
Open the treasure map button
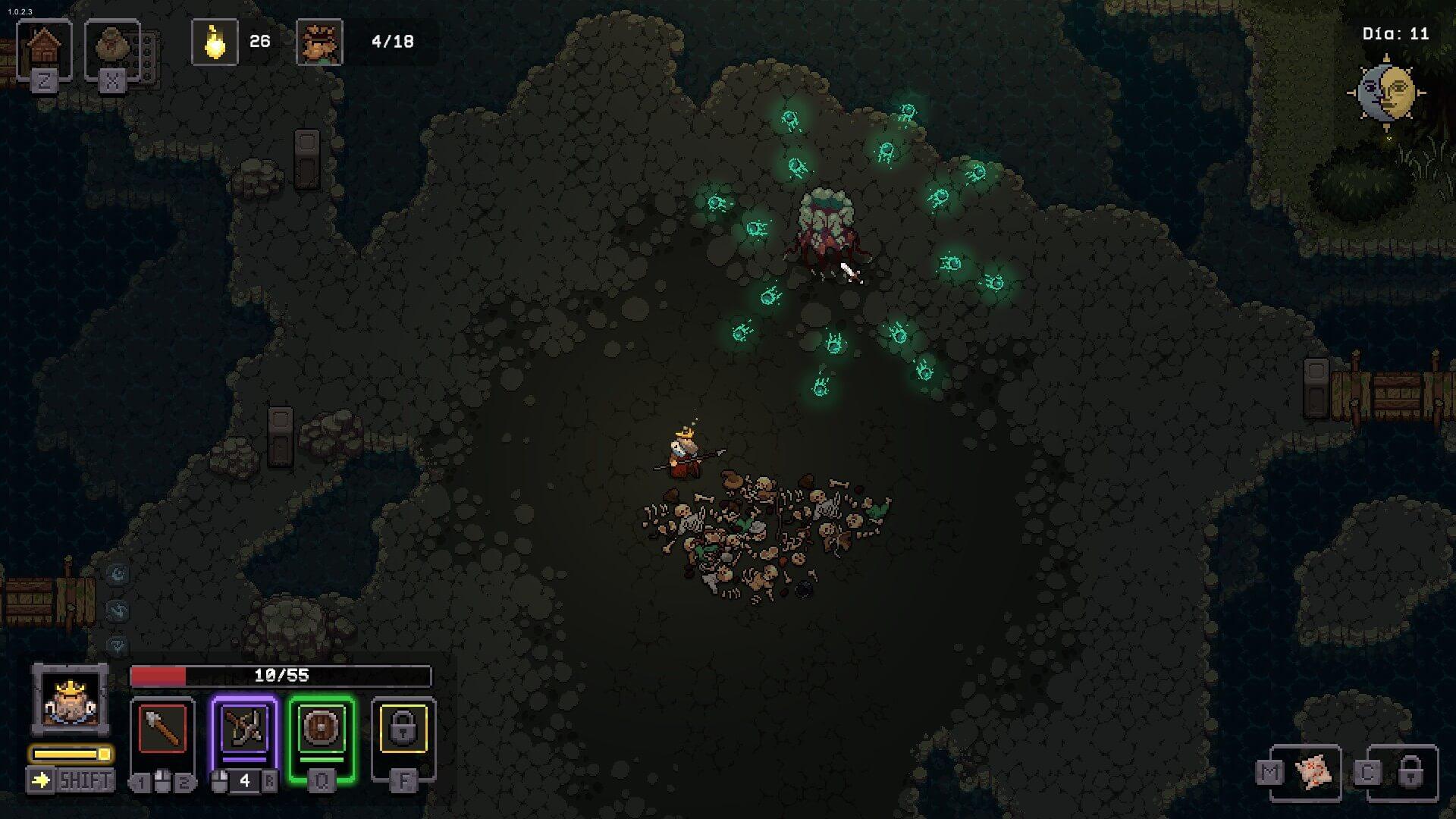[x=1313, y=773]
